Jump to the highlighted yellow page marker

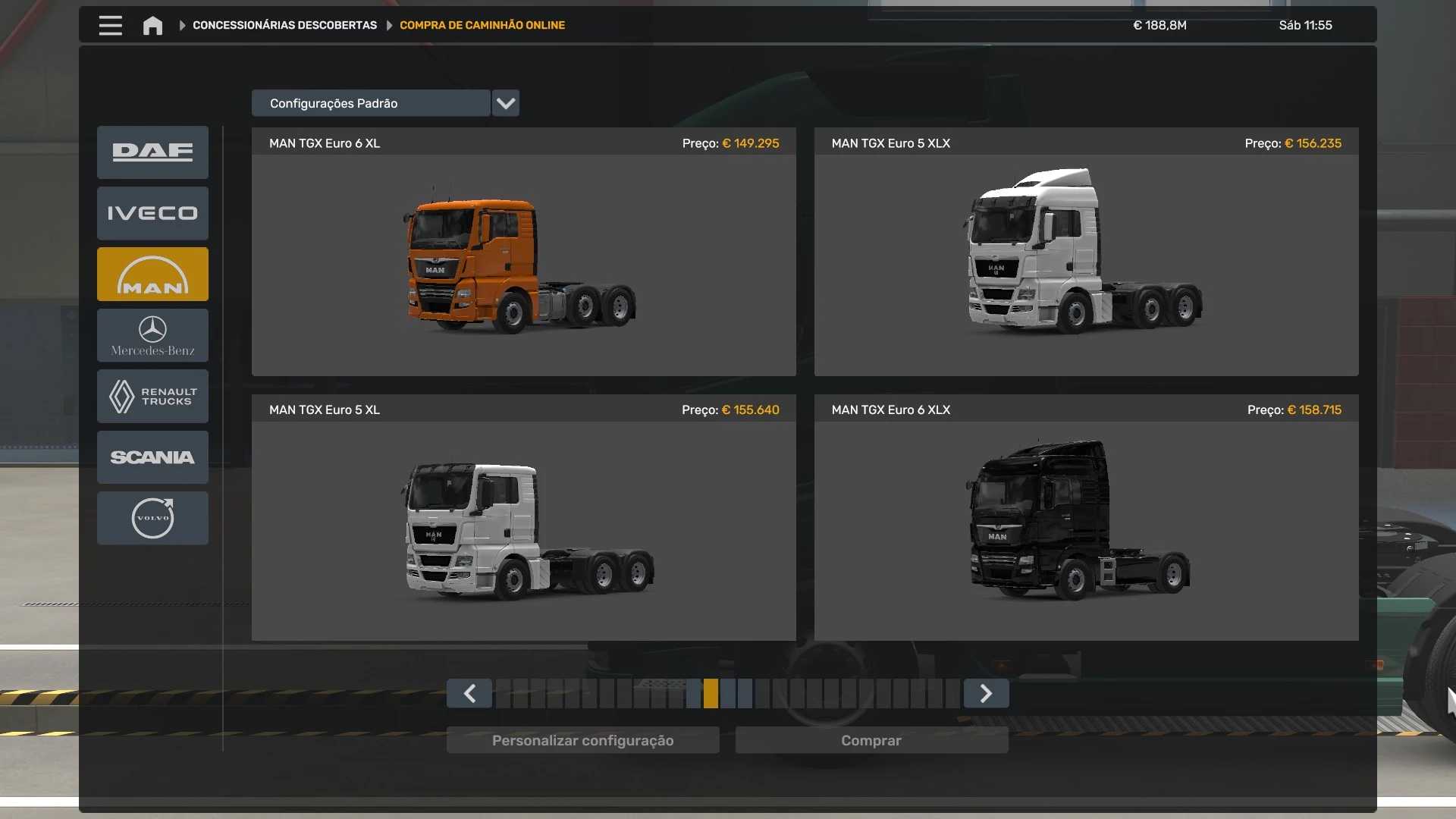(711, 693)
